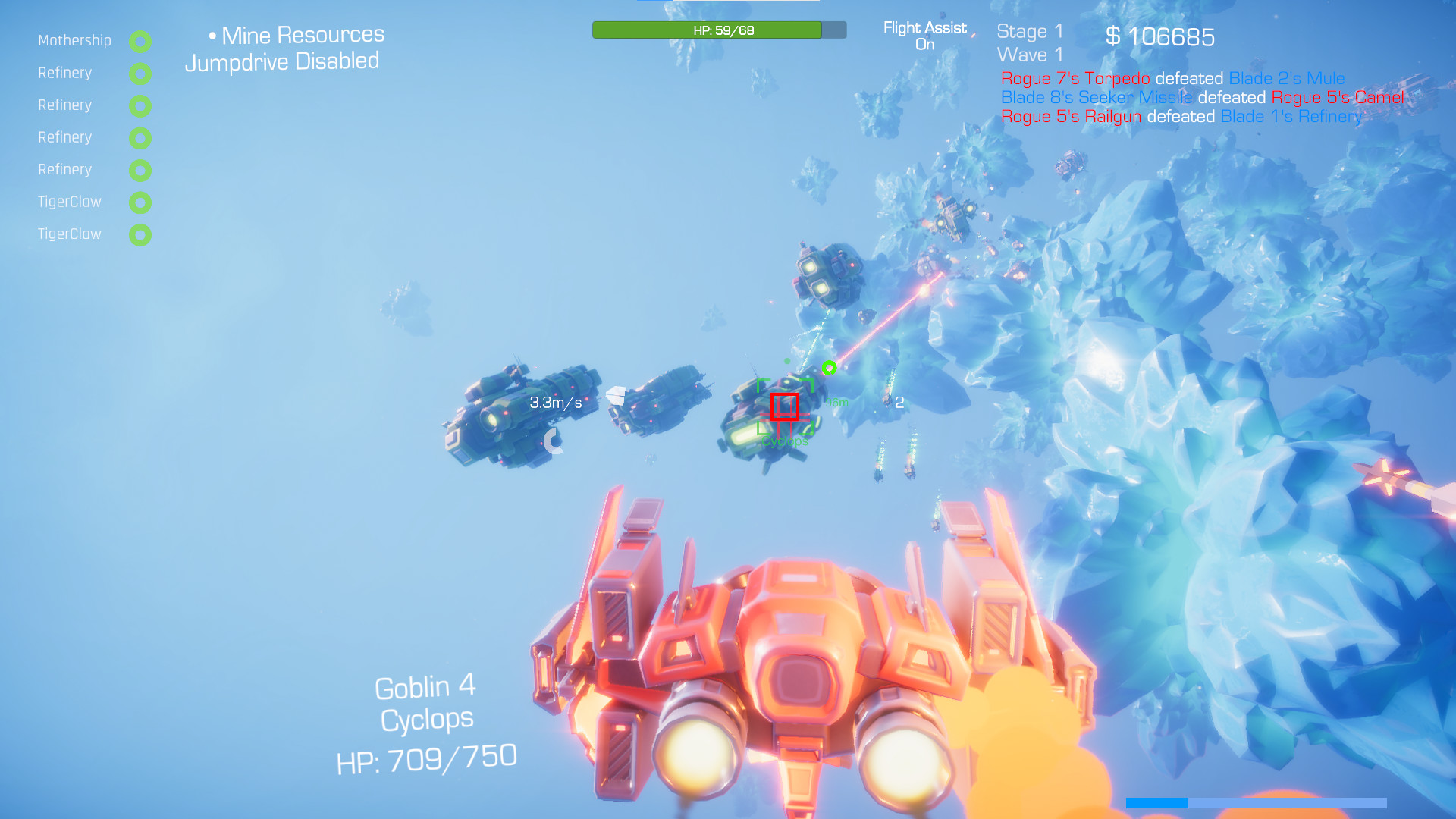Click the Goblin 4 Cyclops nameplate
Image resolution: width=1456 pixels, height=819 pixels.
426,701
